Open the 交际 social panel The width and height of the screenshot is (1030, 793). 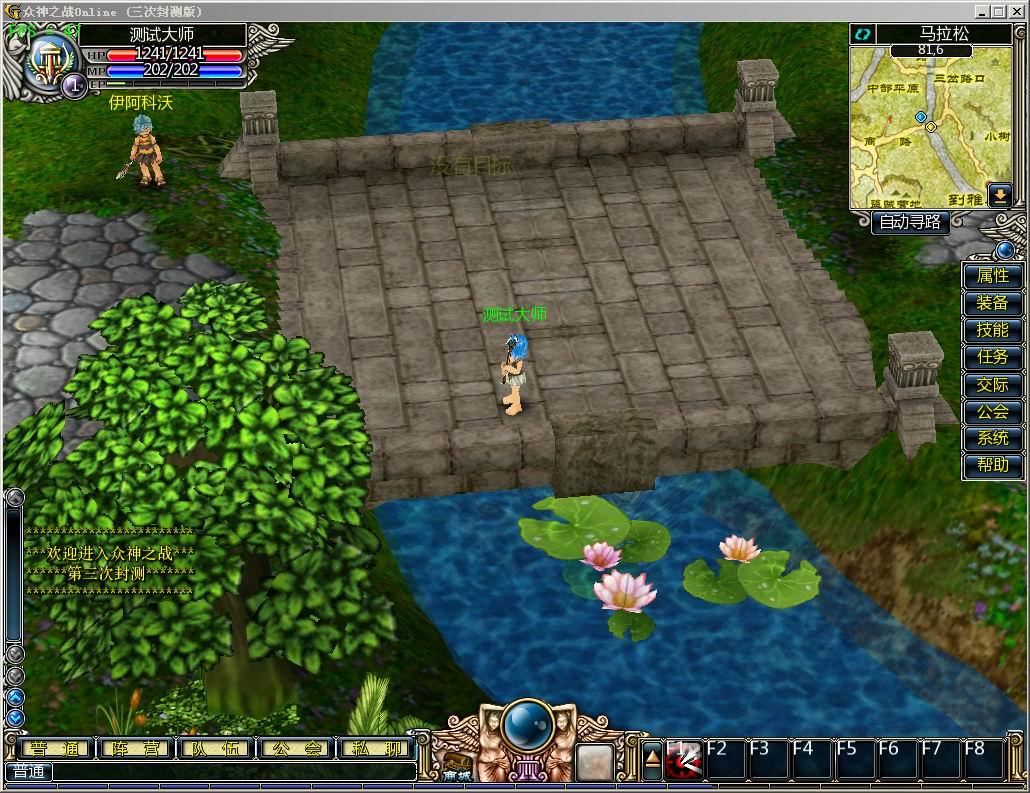click(x=992, y=384)
